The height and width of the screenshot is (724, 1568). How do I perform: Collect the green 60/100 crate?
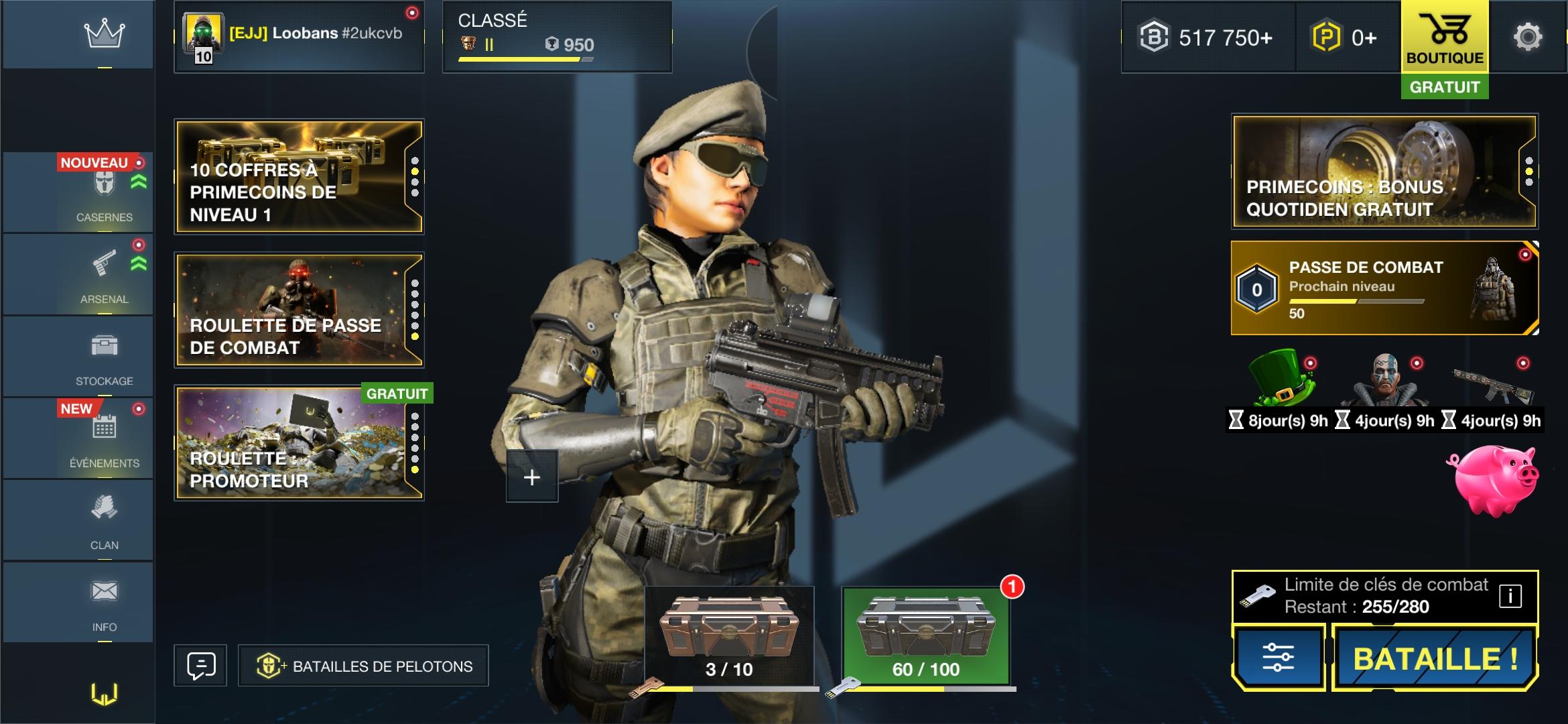pyautogui.click(x=925, y=636)
